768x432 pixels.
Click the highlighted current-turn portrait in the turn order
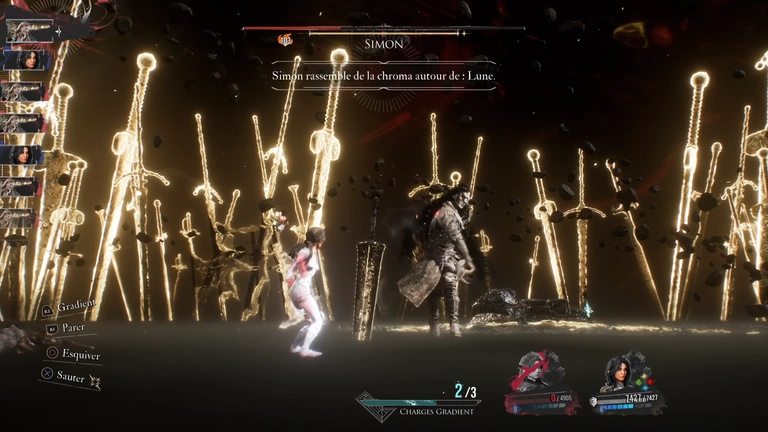(29, 30)
